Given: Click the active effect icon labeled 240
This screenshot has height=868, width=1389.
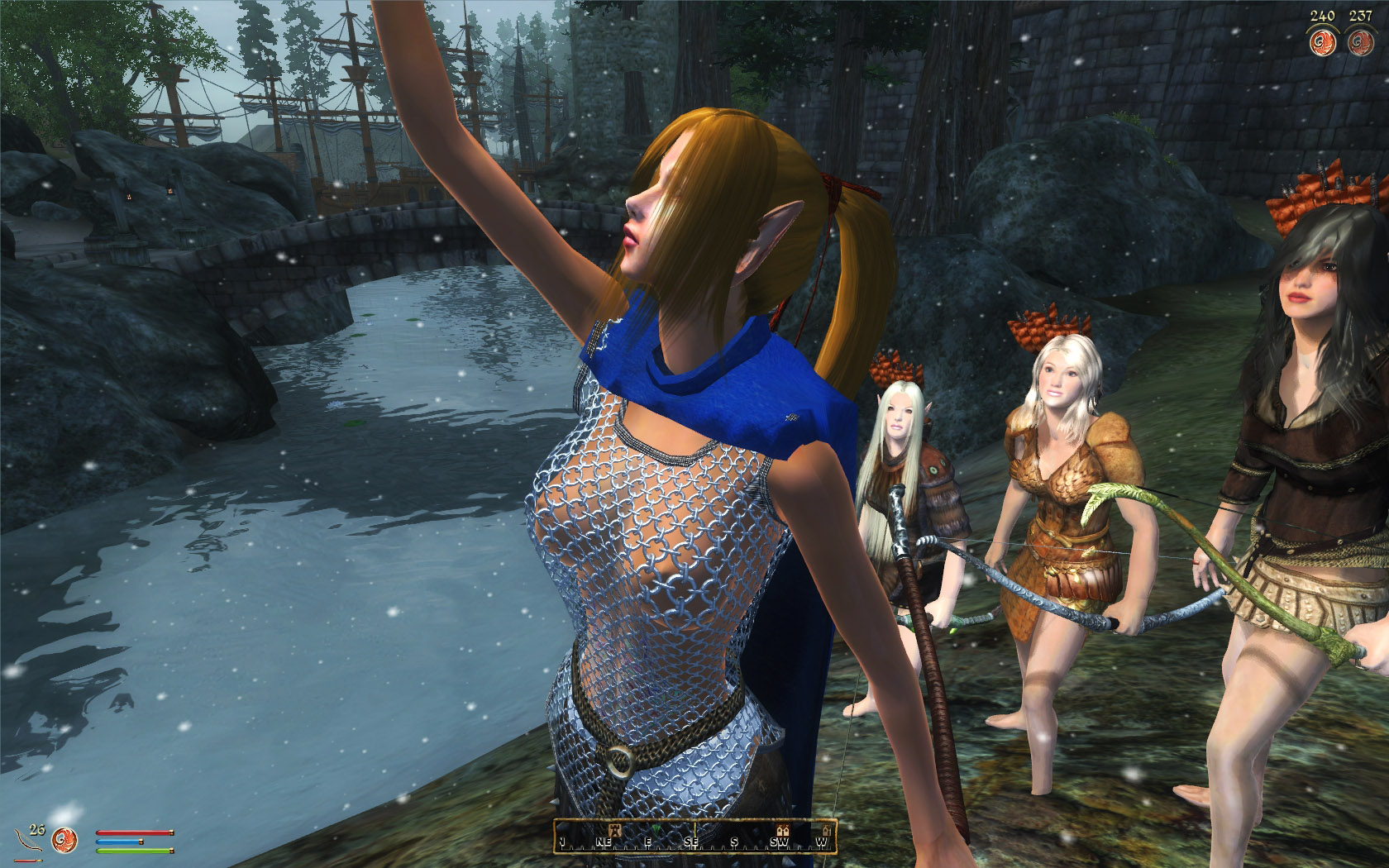Looking at the screenshot, I should pyautogui.click(x=1320, y=44).
